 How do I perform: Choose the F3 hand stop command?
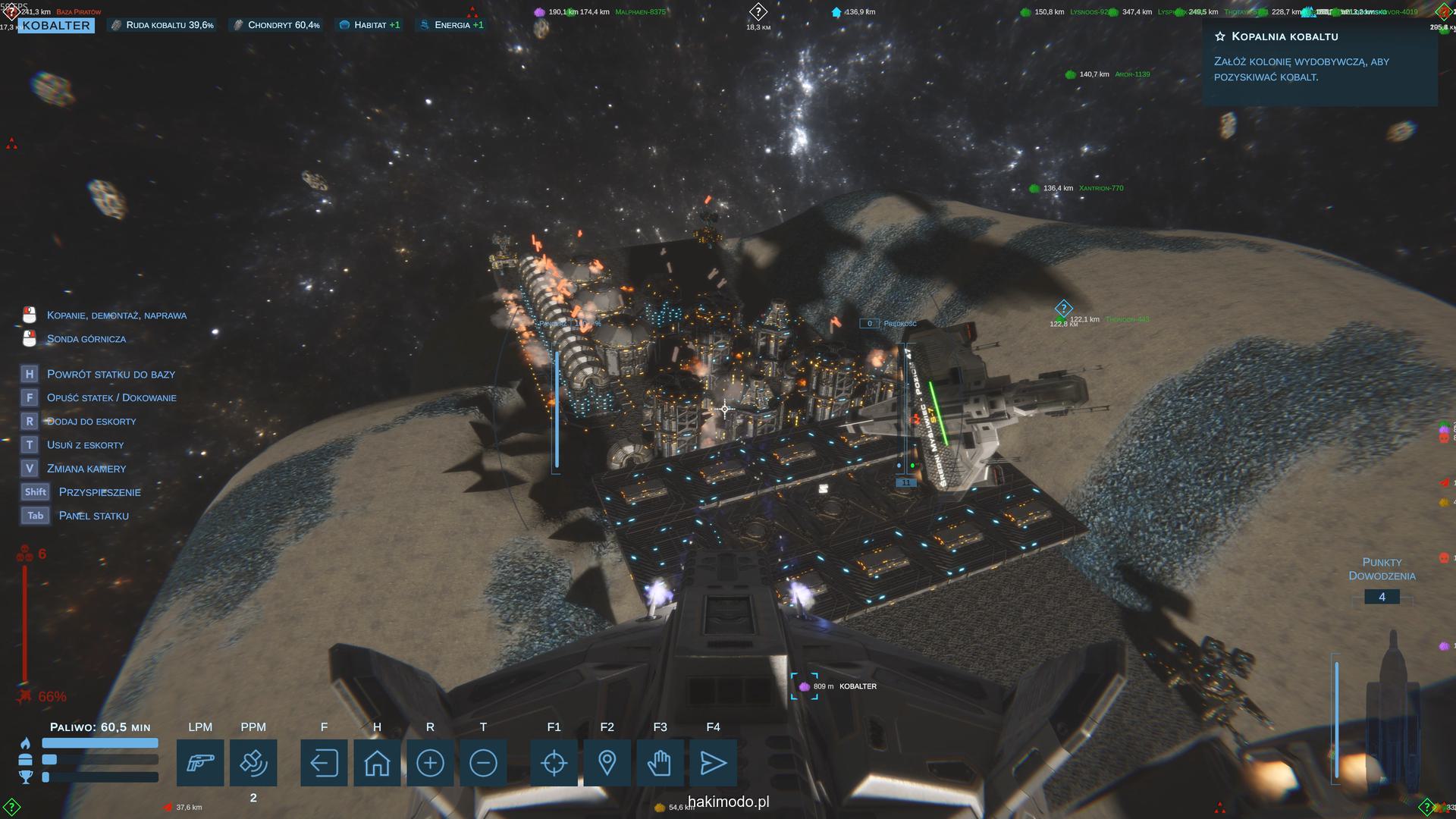click(660, 762)
